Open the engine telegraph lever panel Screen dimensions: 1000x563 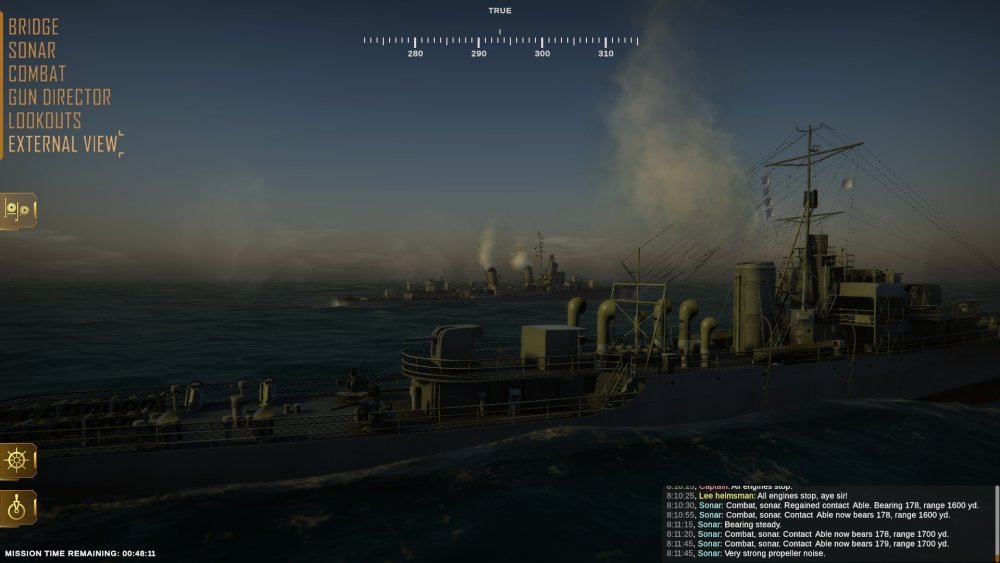pos(18,507)
